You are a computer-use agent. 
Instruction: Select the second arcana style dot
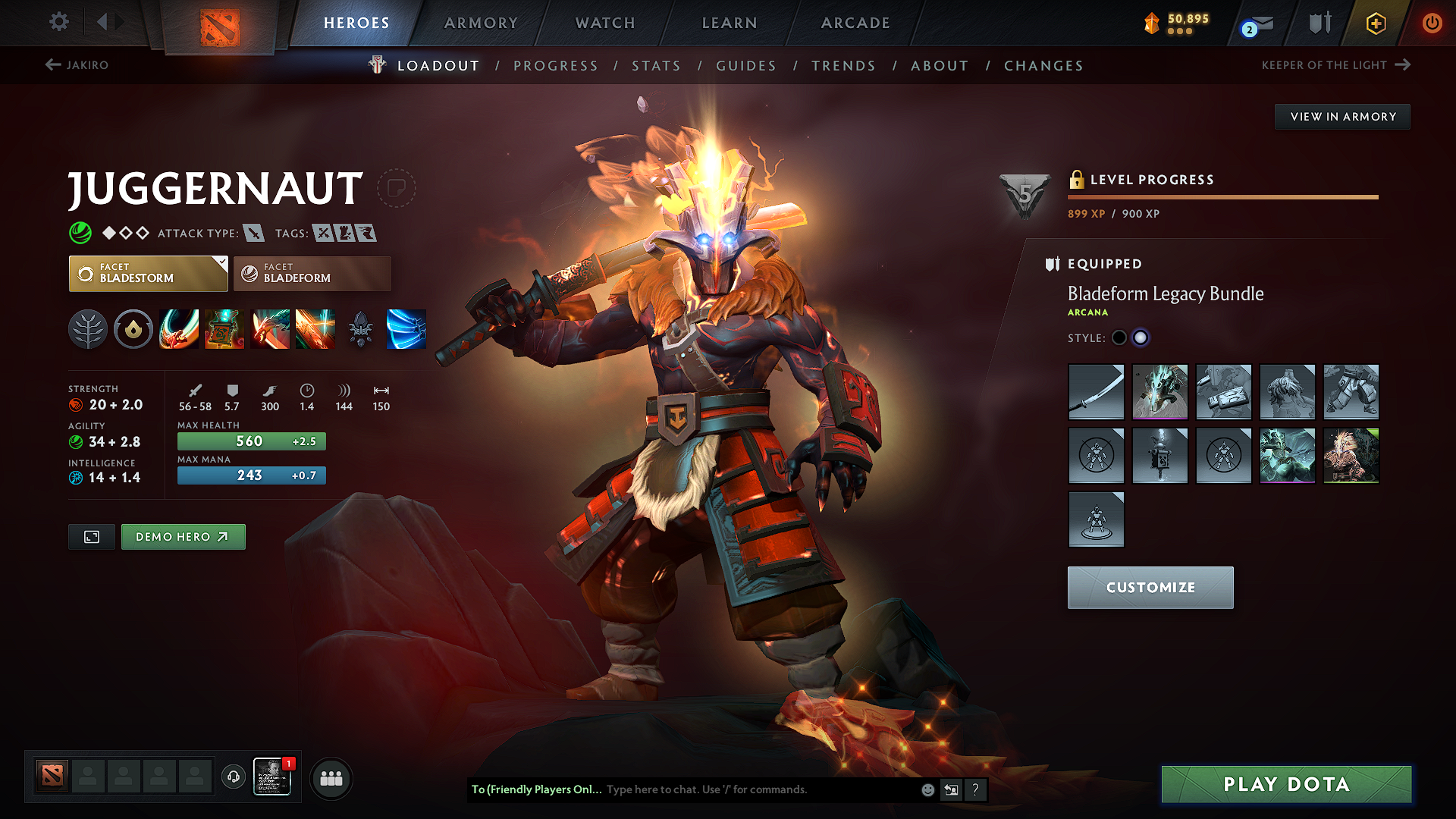[x=1141, y=337]
